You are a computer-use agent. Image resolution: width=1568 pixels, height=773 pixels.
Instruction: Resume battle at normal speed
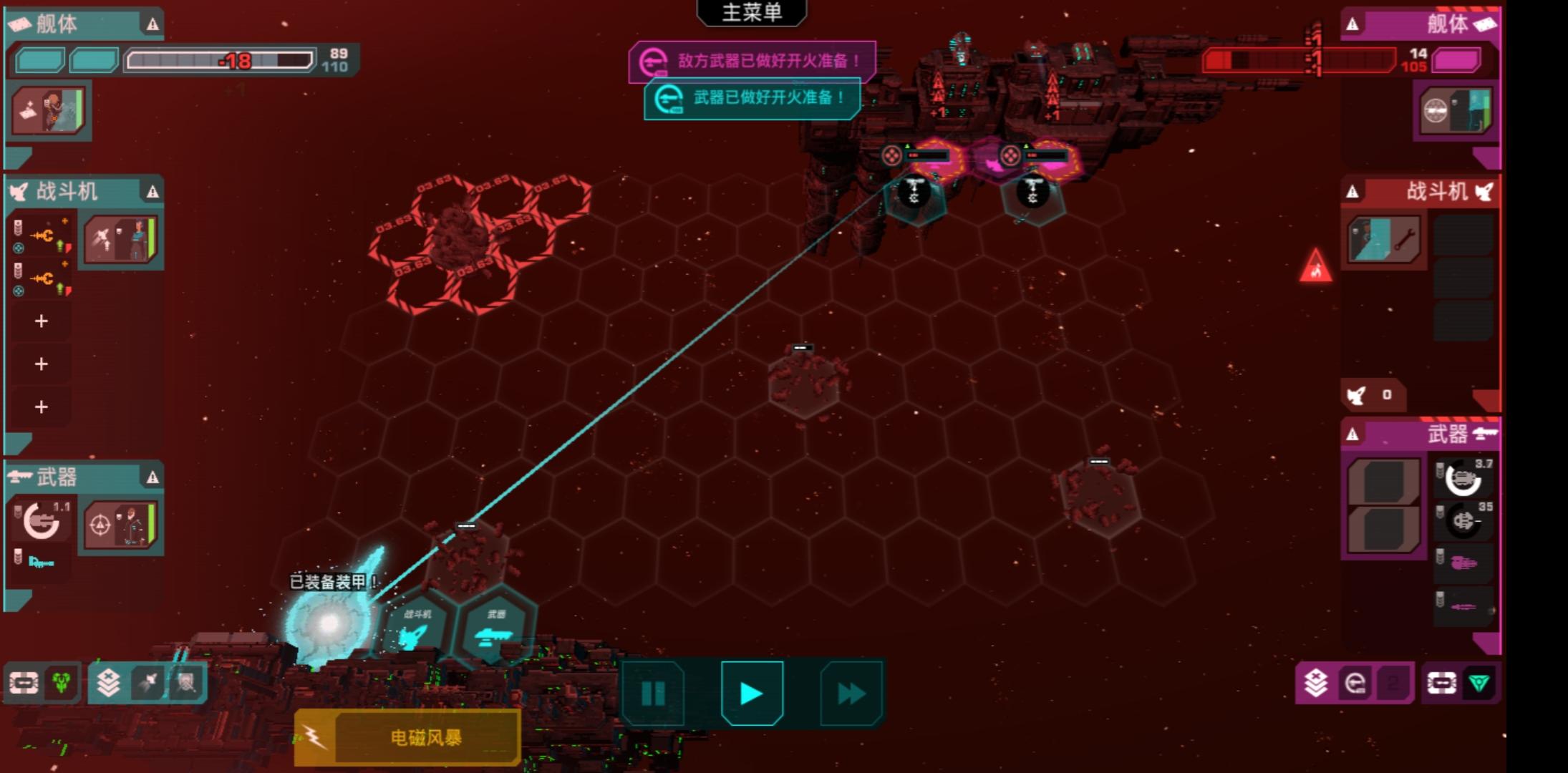tap(752, 693)
